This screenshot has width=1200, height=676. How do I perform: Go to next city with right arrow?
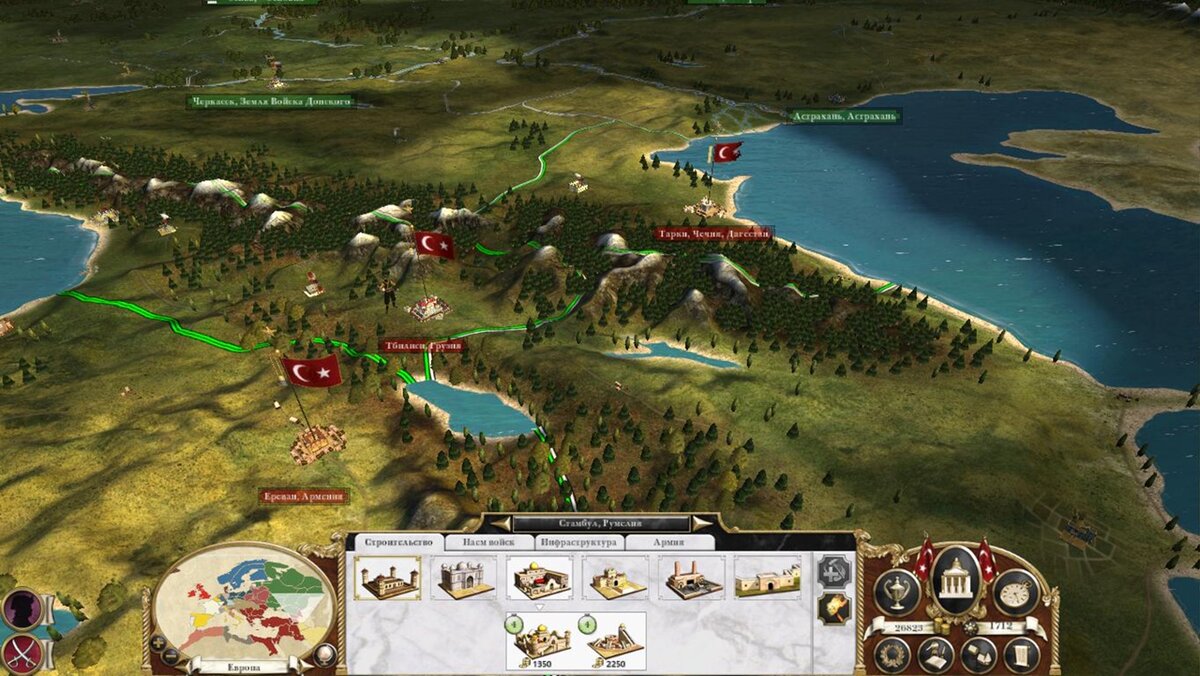tap(702, 523)
